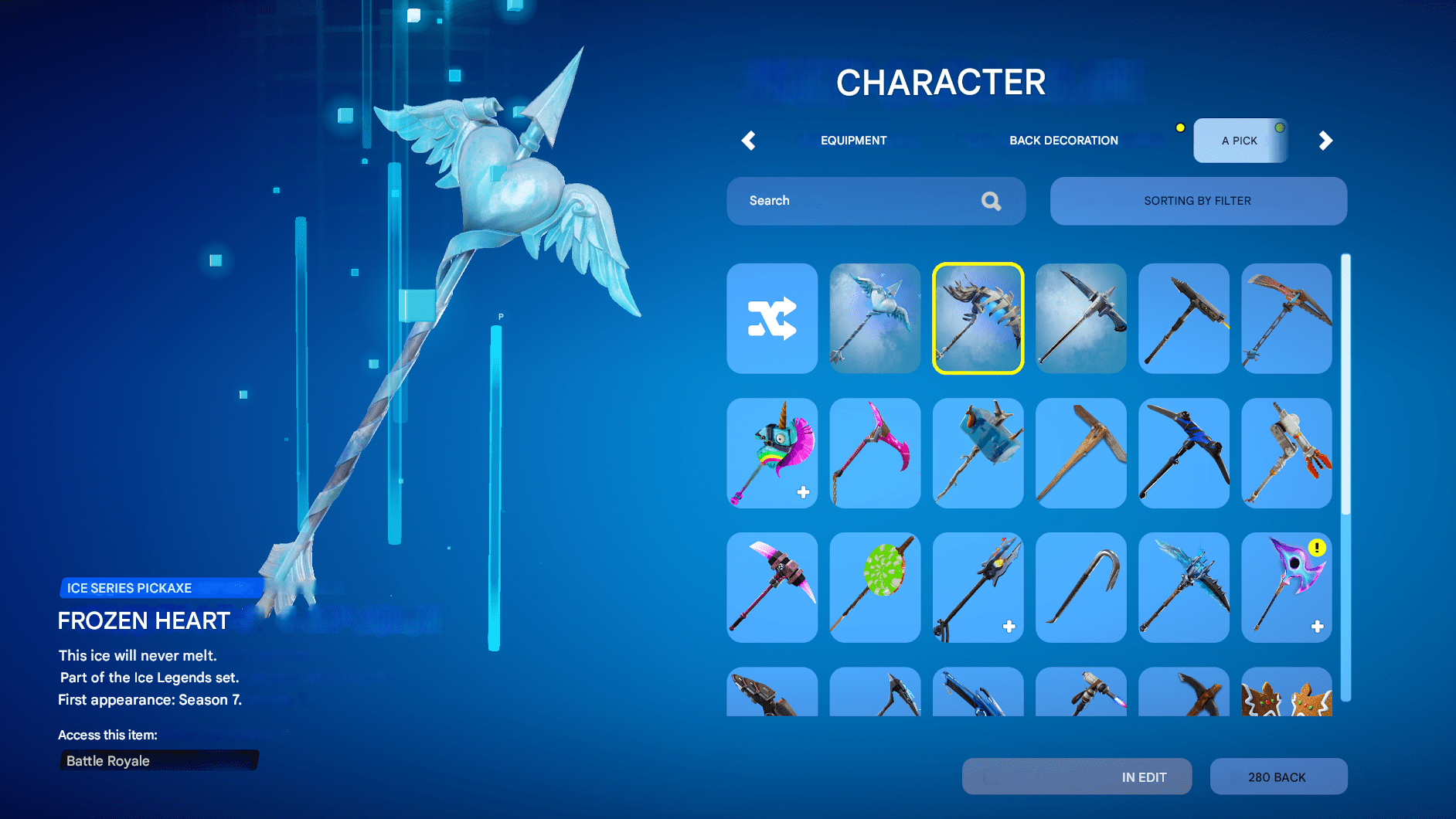Select the icy blue winged blade pickaxe

coord(1183,587)
